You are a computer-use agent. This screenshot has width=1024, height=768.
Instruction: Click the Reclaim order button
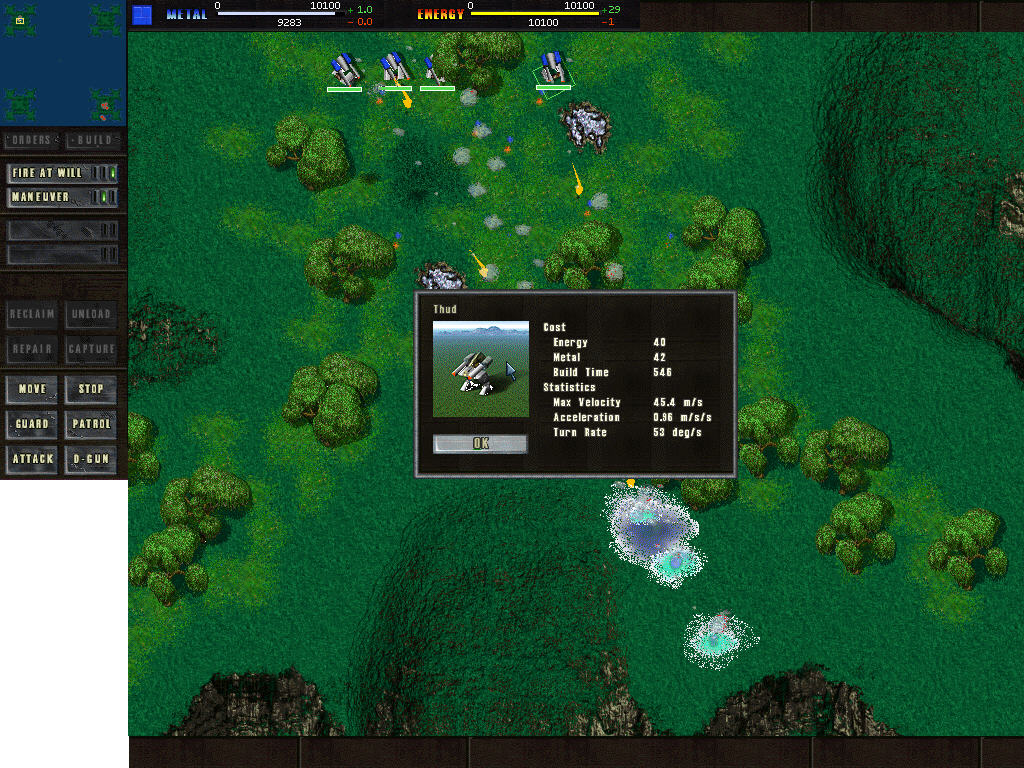(x=32, y=314)
